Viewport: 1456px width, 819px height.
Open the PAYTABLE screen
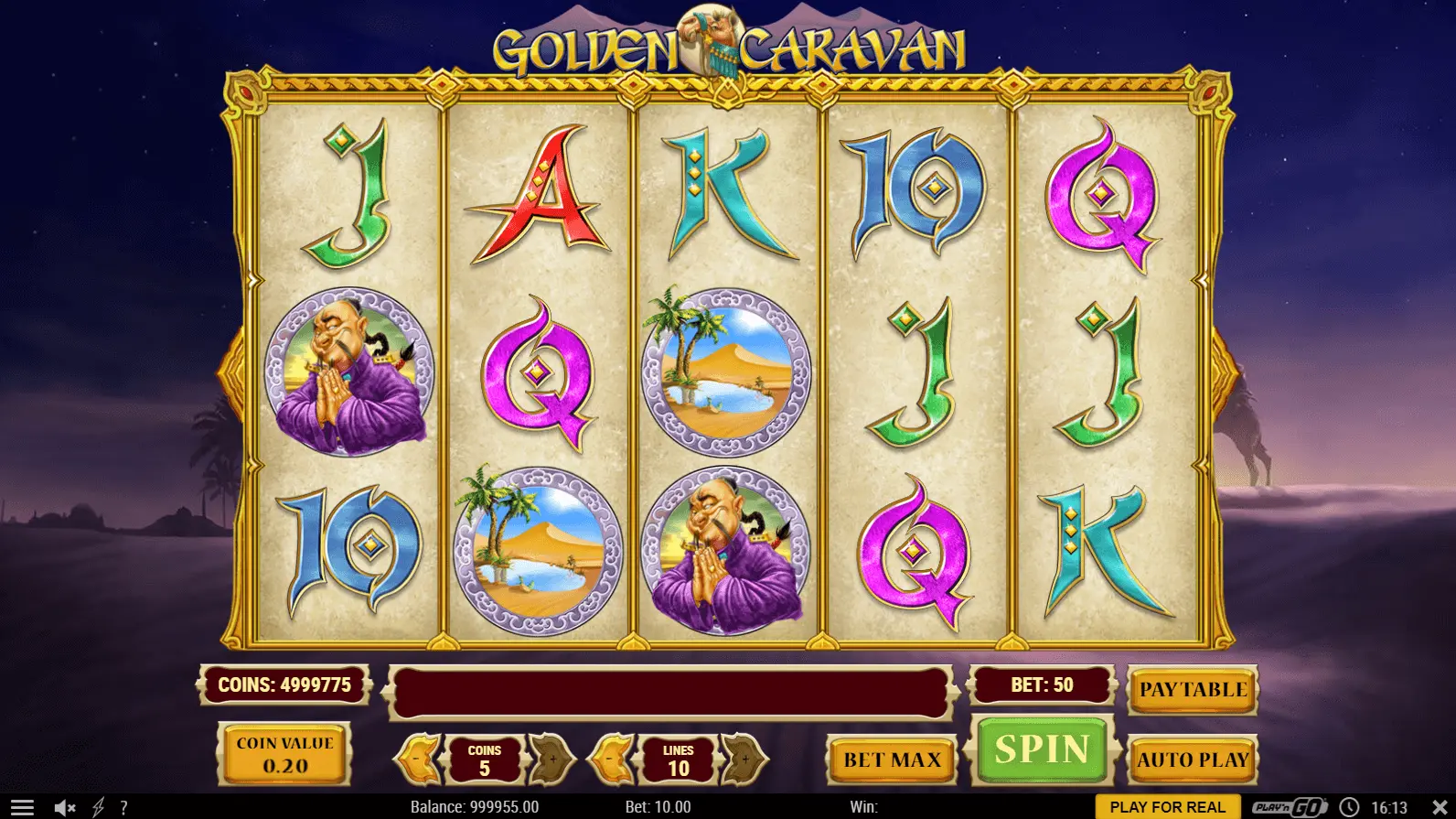[1193, 690]
